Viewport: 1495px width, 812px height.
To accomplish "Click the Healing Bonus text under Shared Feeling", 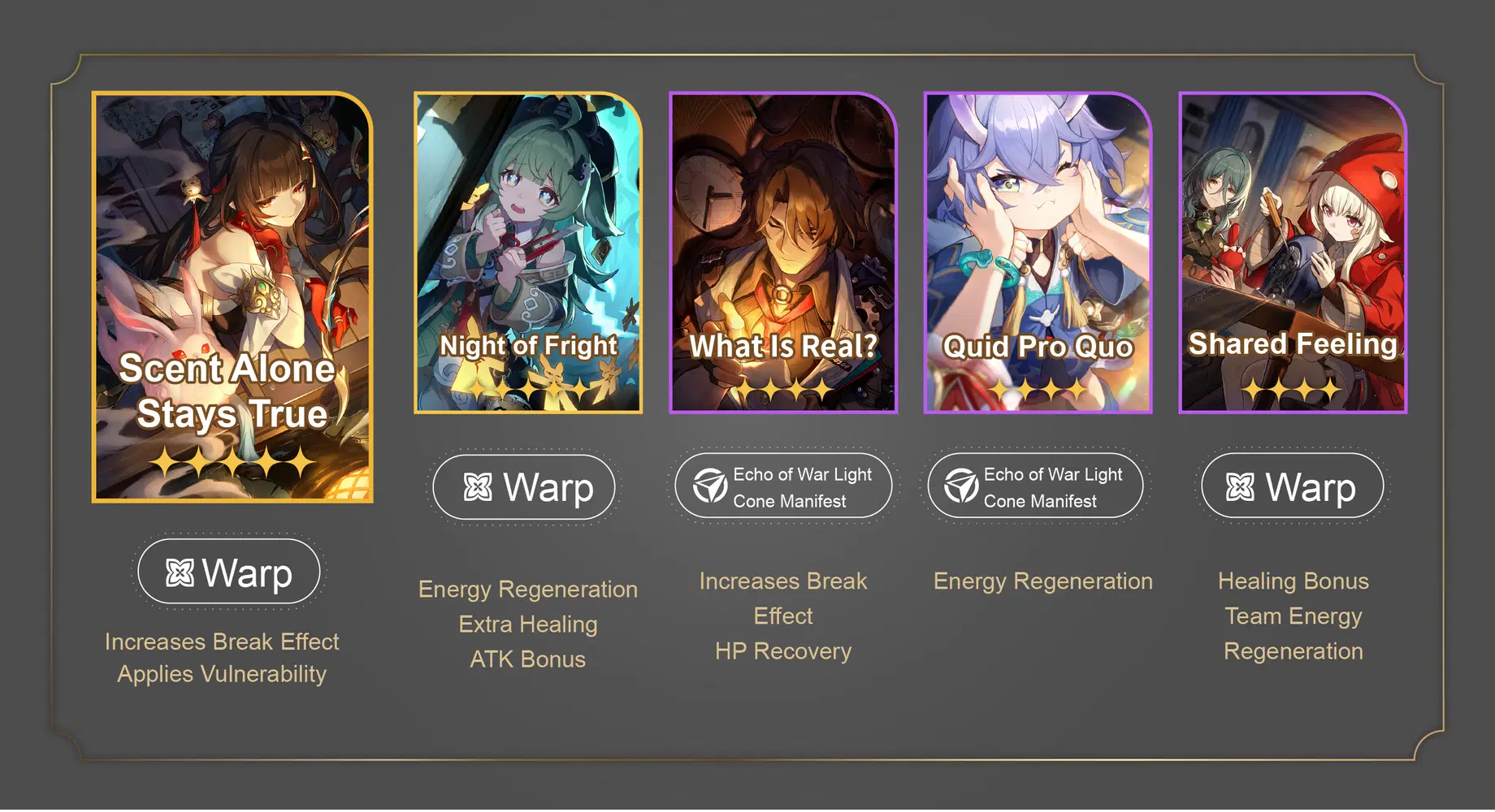I will pos(1293,581).
